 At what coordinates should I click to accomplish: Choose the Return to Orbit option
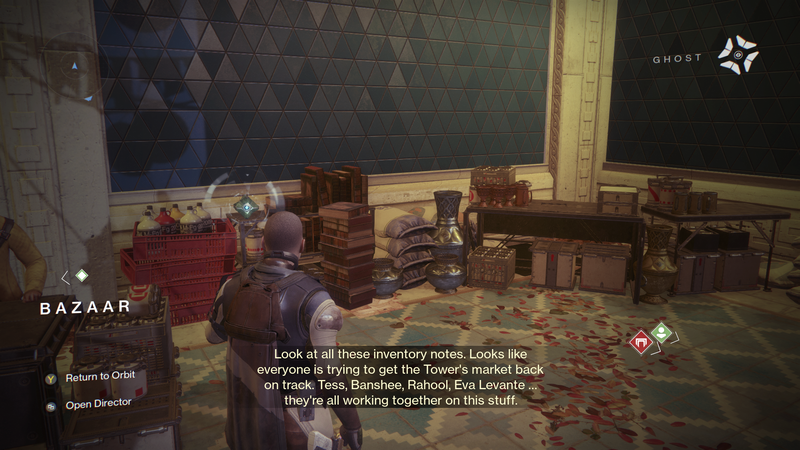coord(98,376)
